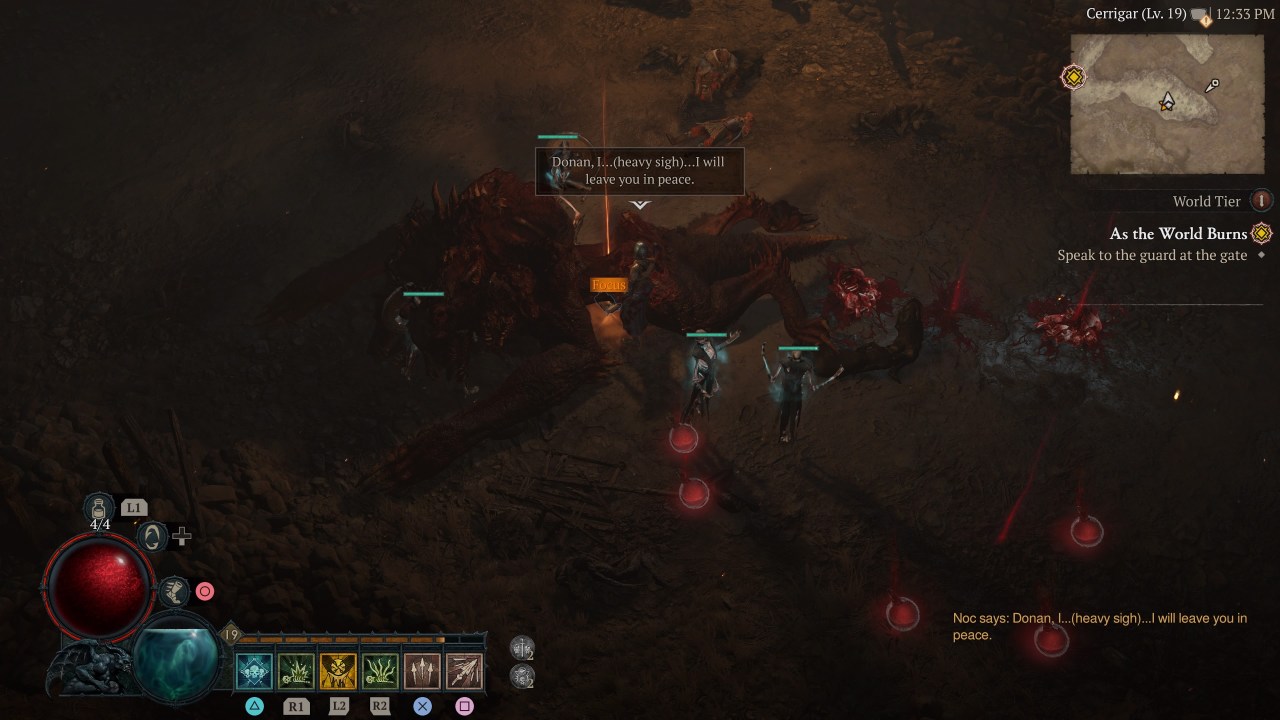Select the crescent emote wheel icon
This screenshot has width=1280, height=720.
(152, 537)
